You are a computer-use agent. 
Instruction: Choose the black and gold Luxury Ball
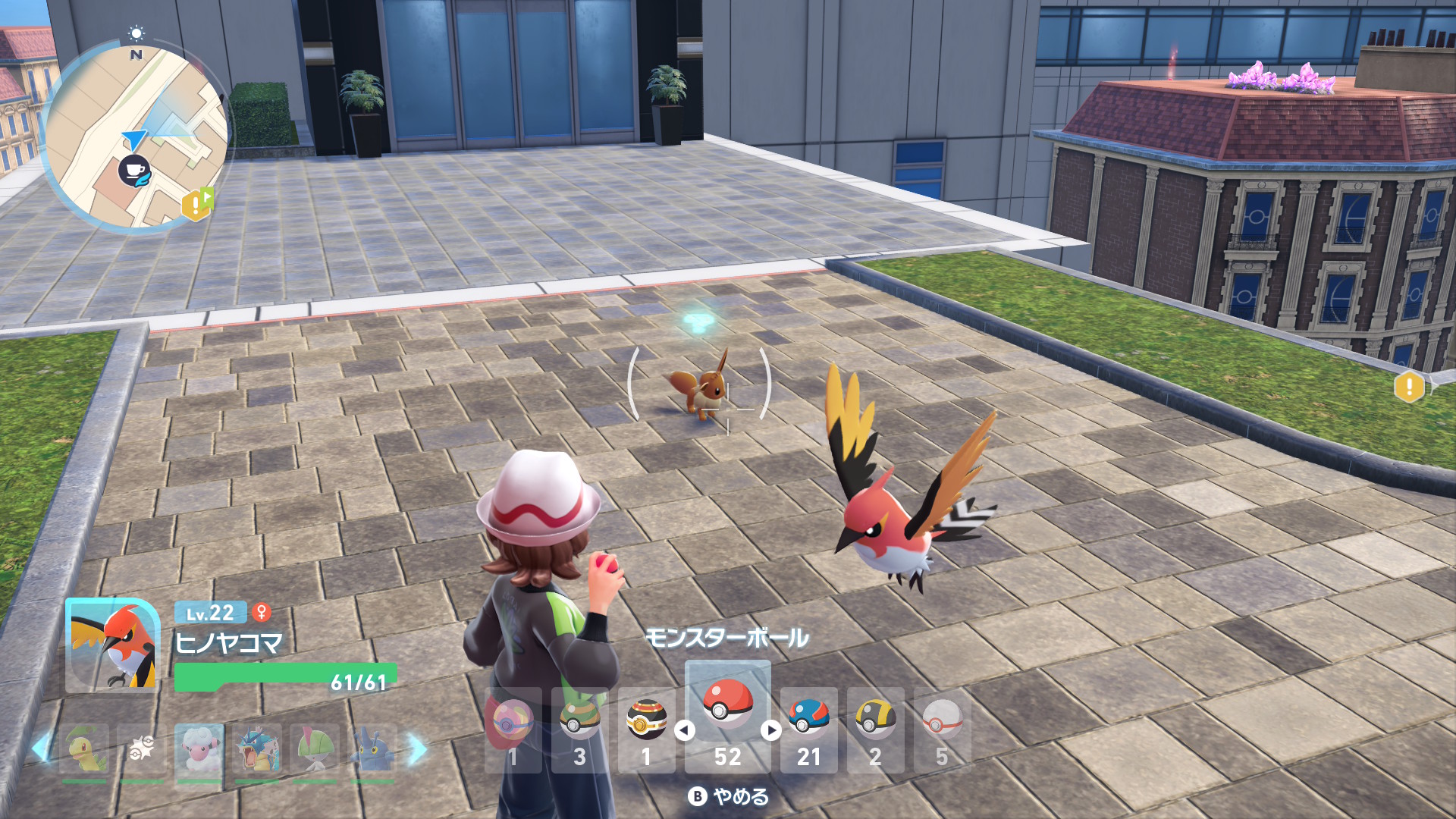point(646,730)
